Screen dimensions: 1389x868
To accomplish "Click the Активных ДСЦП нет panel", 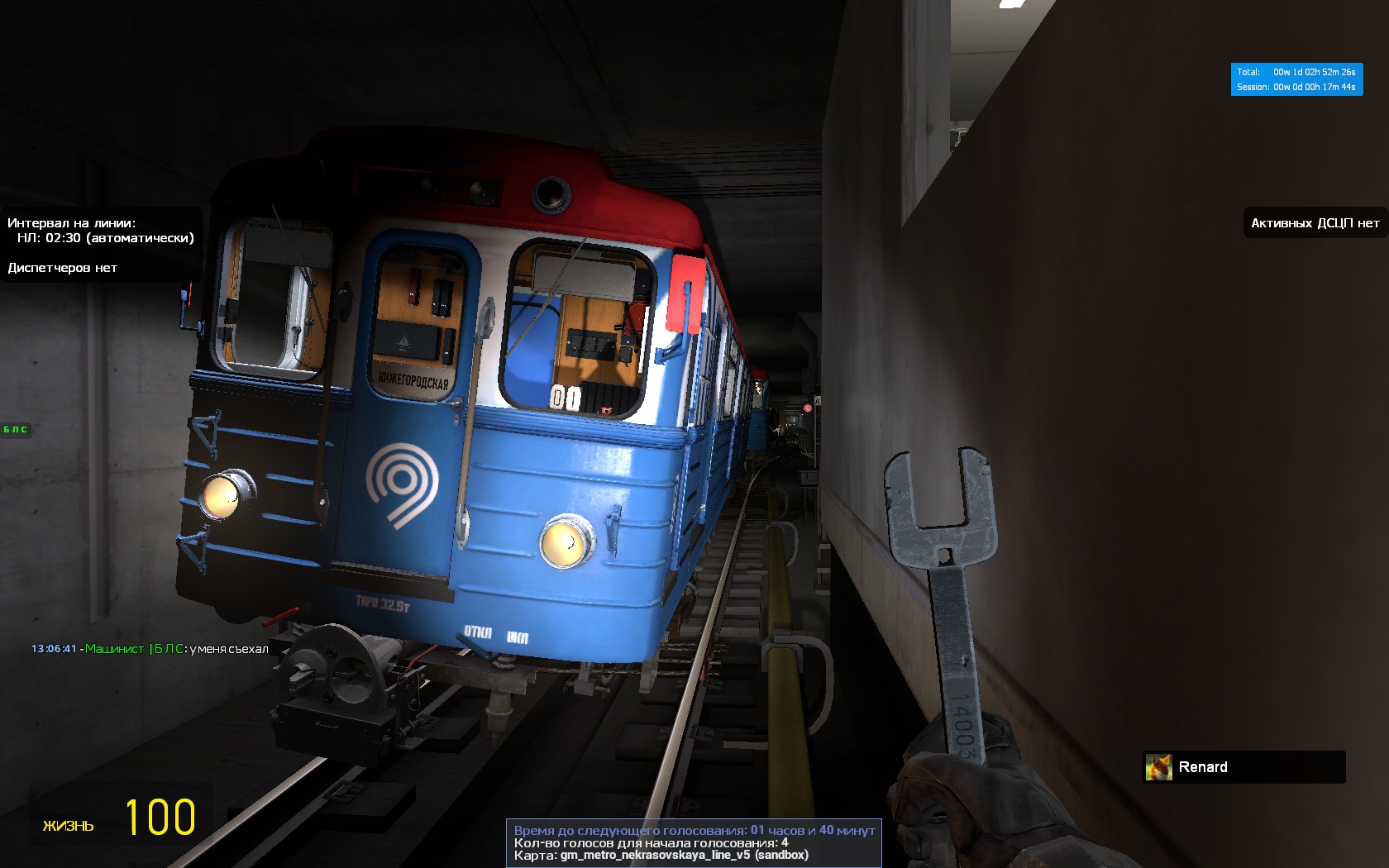I will point(1315,223).
